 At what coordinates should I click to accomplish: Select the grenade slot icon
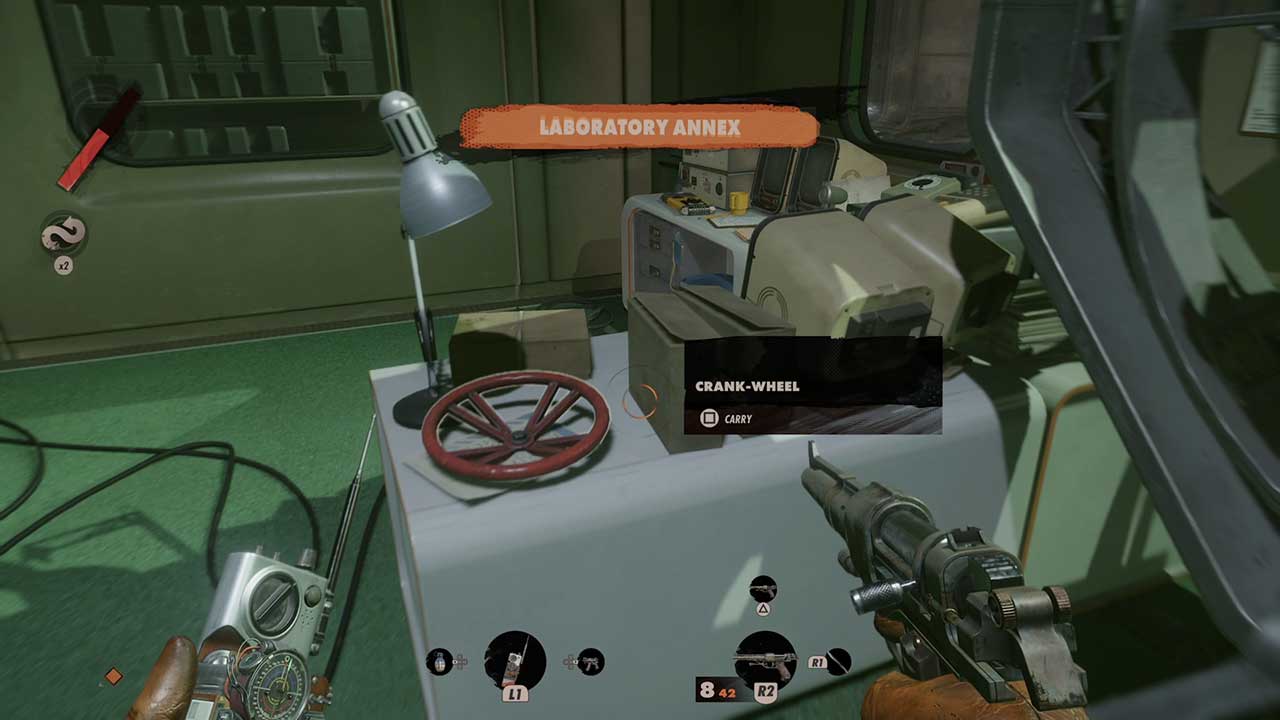pos(440,662)
